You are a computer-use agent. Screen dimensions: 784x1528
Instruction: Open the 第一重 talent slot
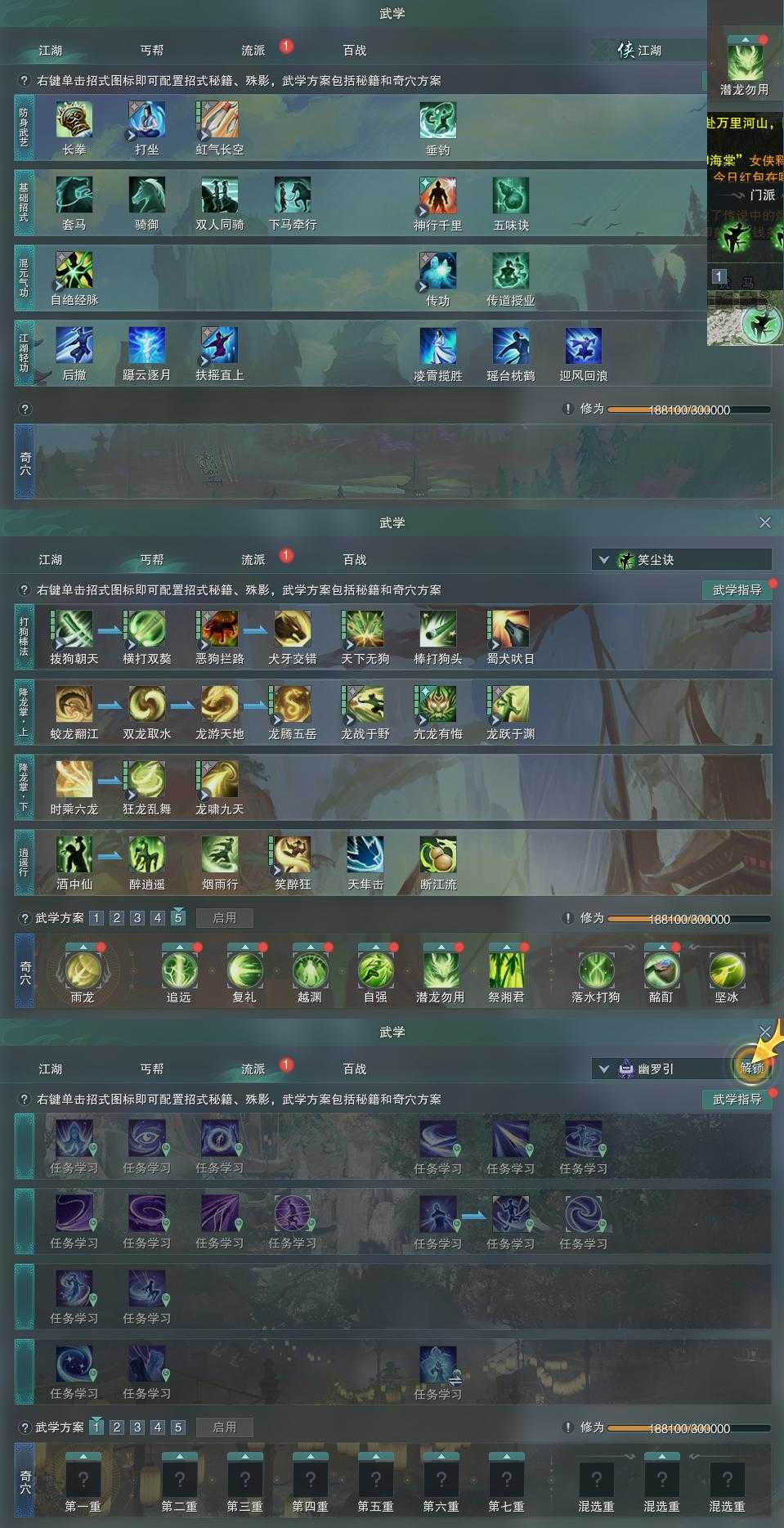[83, 1480]
